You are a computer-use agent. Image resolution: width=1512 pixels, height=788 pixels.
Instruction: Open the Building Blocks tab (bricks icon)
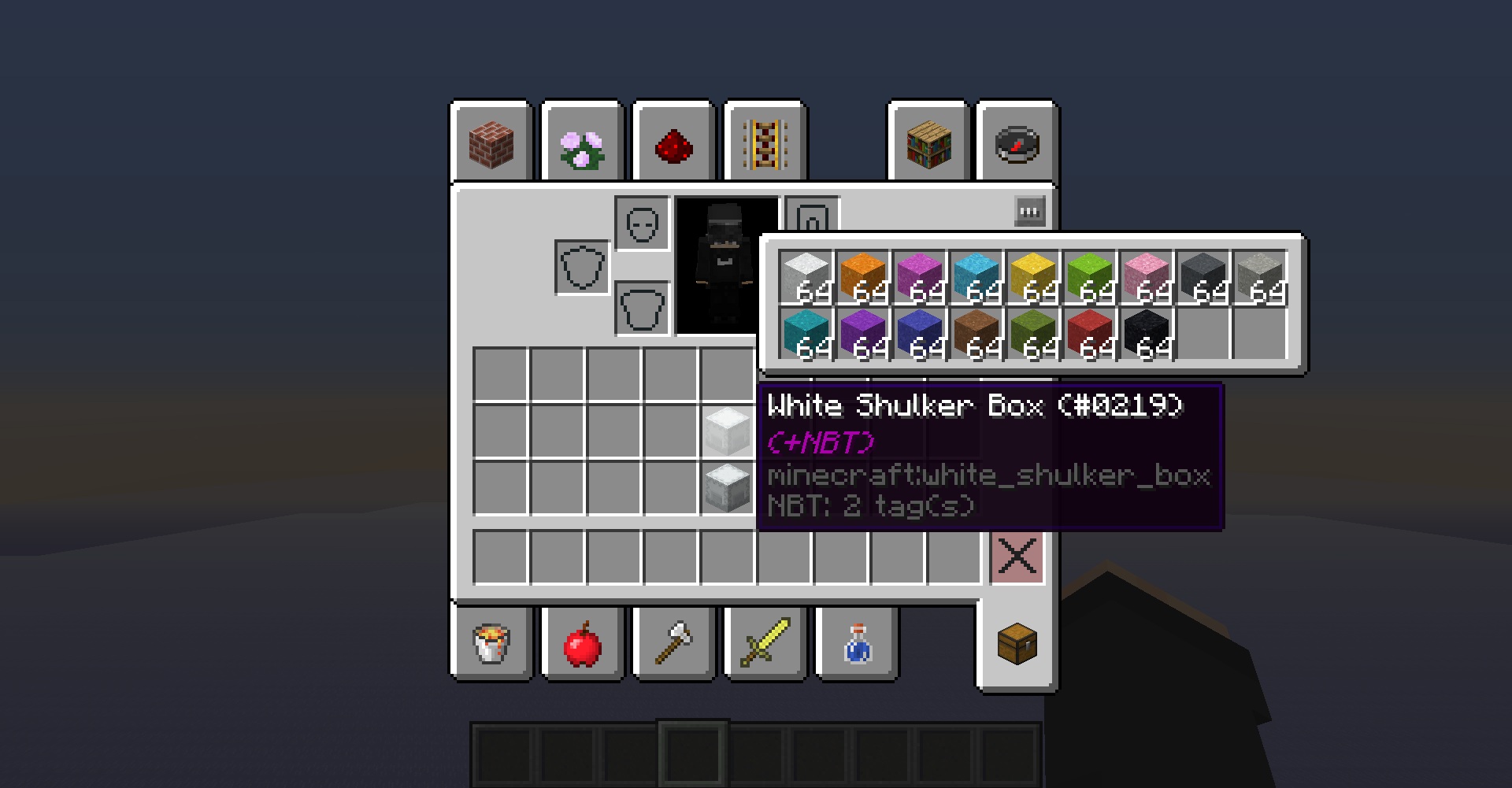coord(491,142)
